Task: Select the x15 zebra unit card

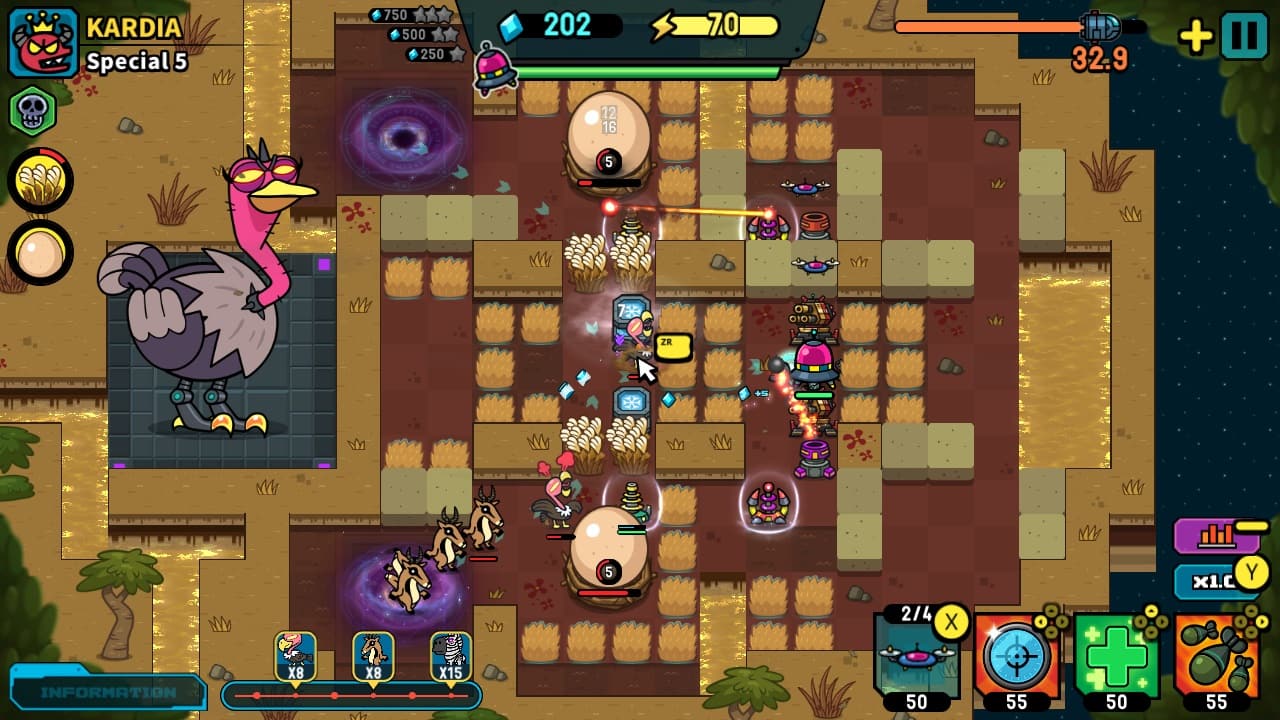Action: pyautogui.click(x=449, y=655)
